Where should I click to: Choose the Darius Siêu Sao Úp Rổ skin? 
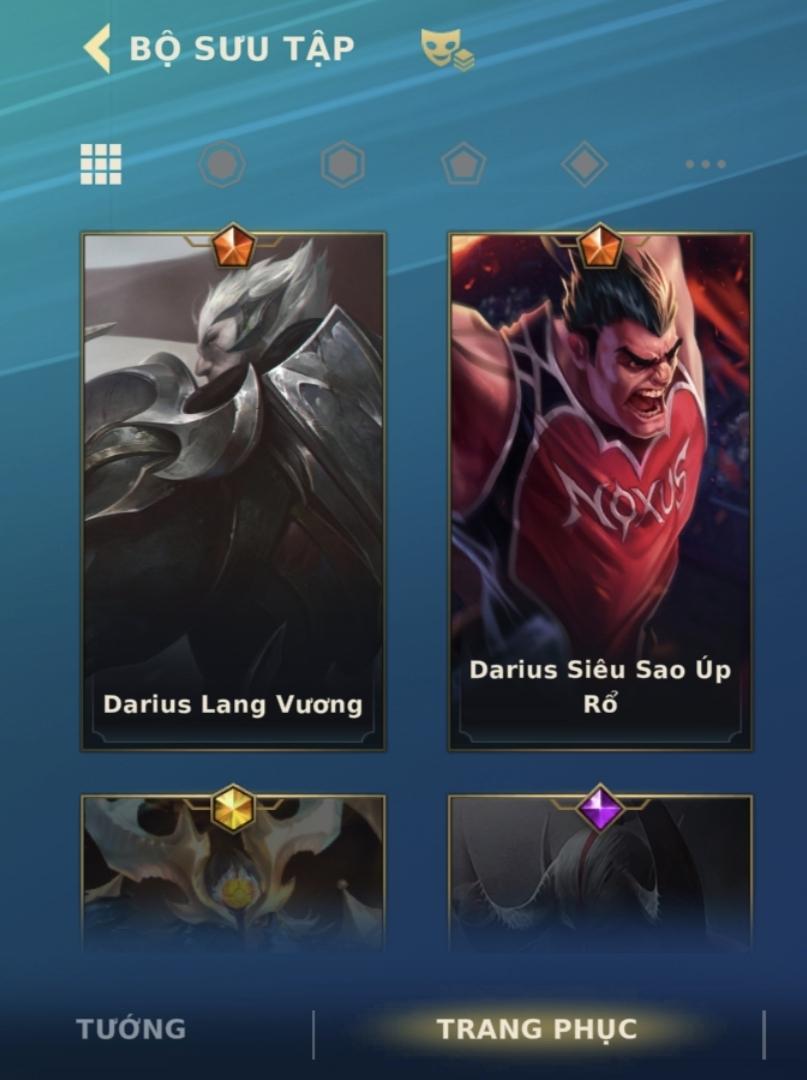pos(600,492)
